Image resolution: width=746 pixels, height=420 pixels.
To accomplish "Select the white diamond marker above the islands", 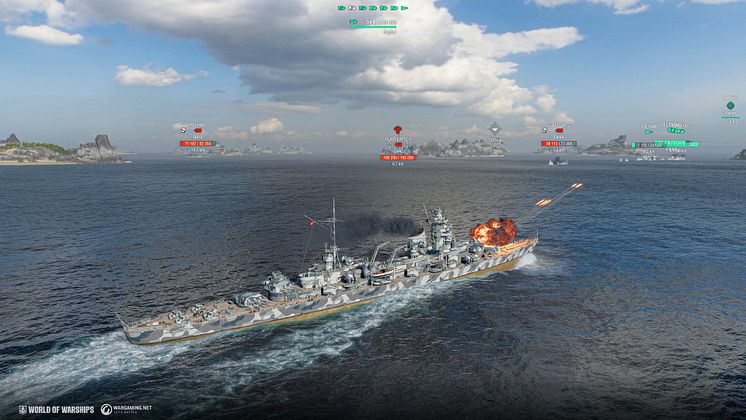I will [495, 128].
